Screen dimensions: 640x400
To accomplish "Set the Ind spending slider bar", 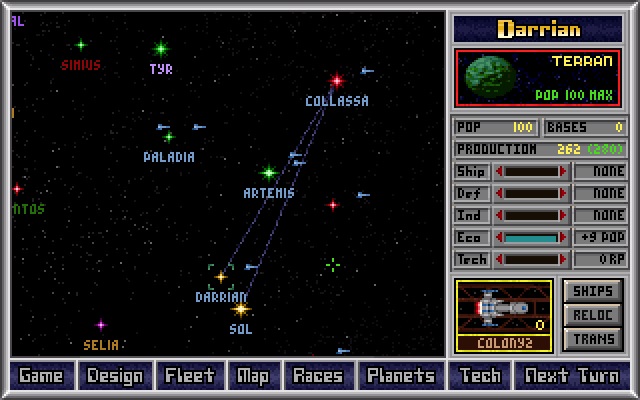I will click(x=532, y=216).
